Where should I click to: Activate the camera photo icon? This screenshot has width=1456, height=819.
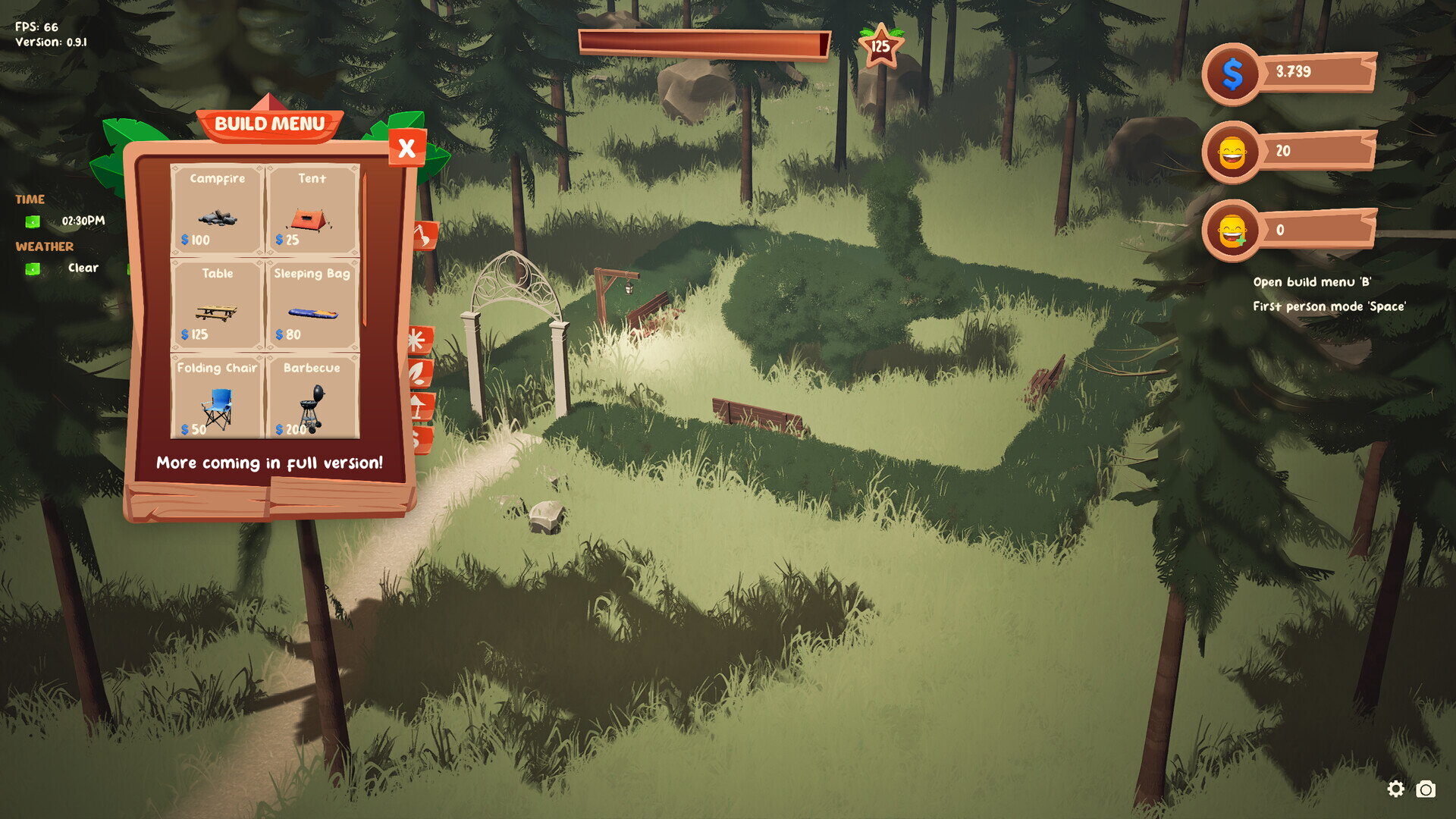tap(1426, 789)
